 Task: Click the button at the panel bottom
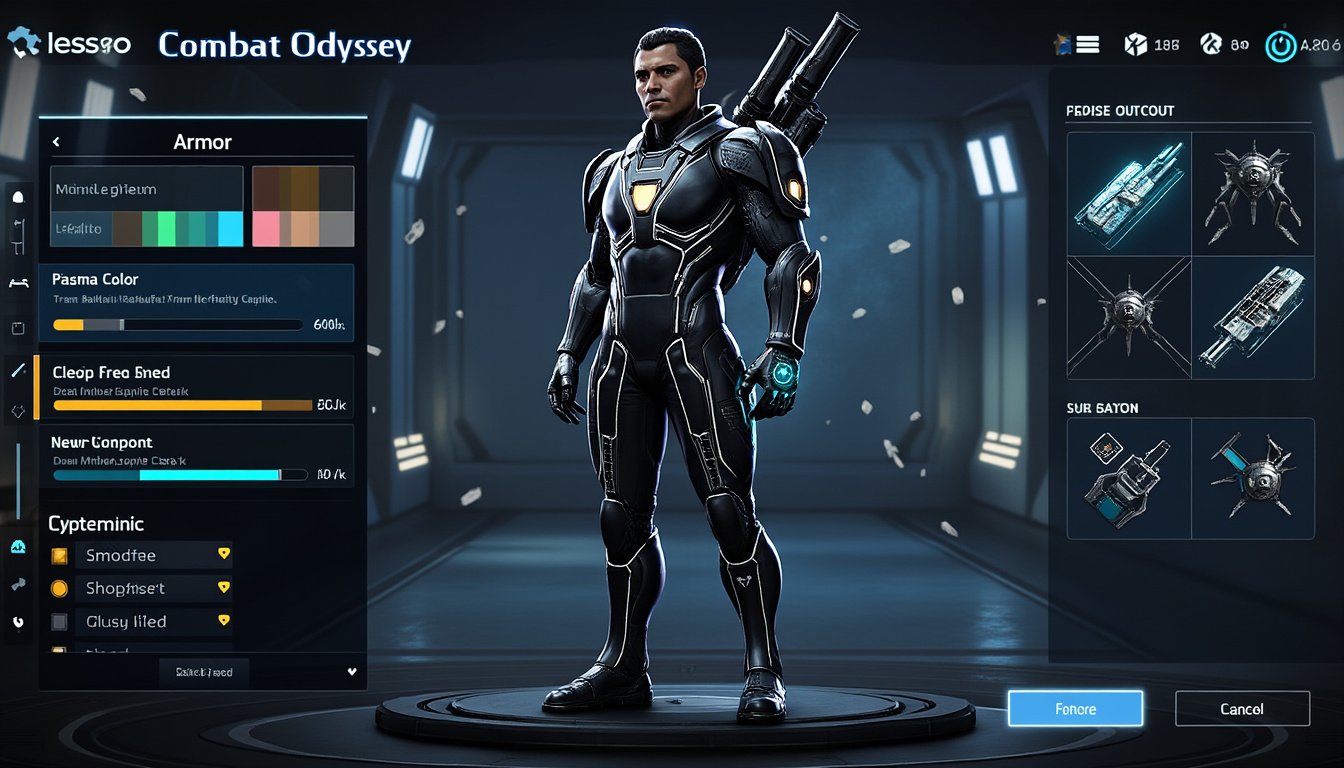tap(204, 672)
